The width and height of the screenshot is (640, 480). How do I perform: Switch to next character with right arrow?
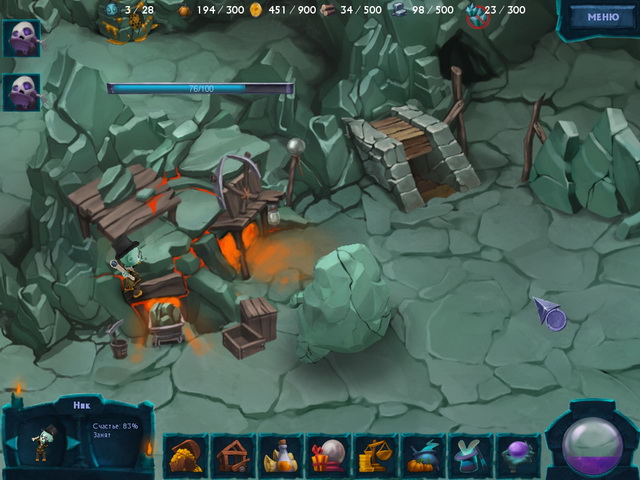click(73, 441)
